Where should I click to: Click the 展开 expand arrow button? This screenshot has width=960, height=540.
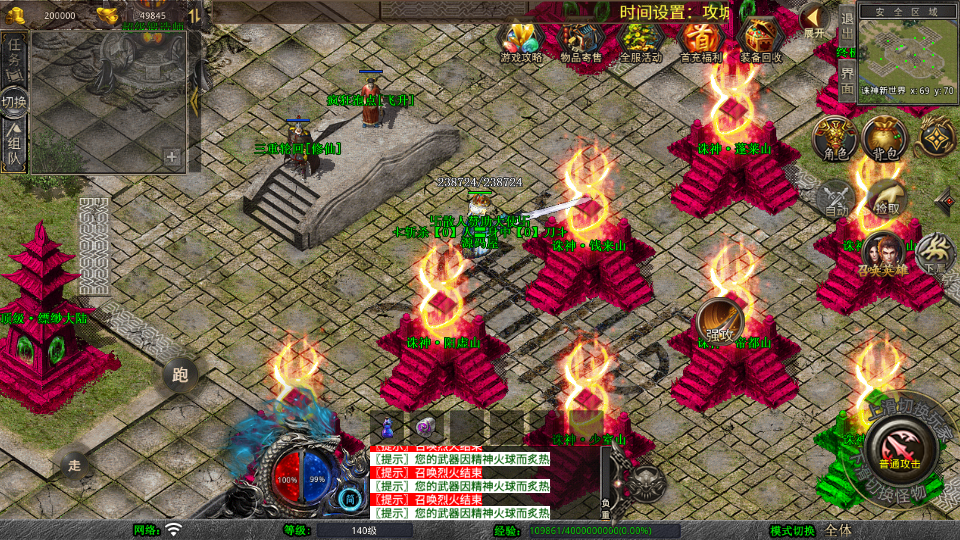[815, 19]
